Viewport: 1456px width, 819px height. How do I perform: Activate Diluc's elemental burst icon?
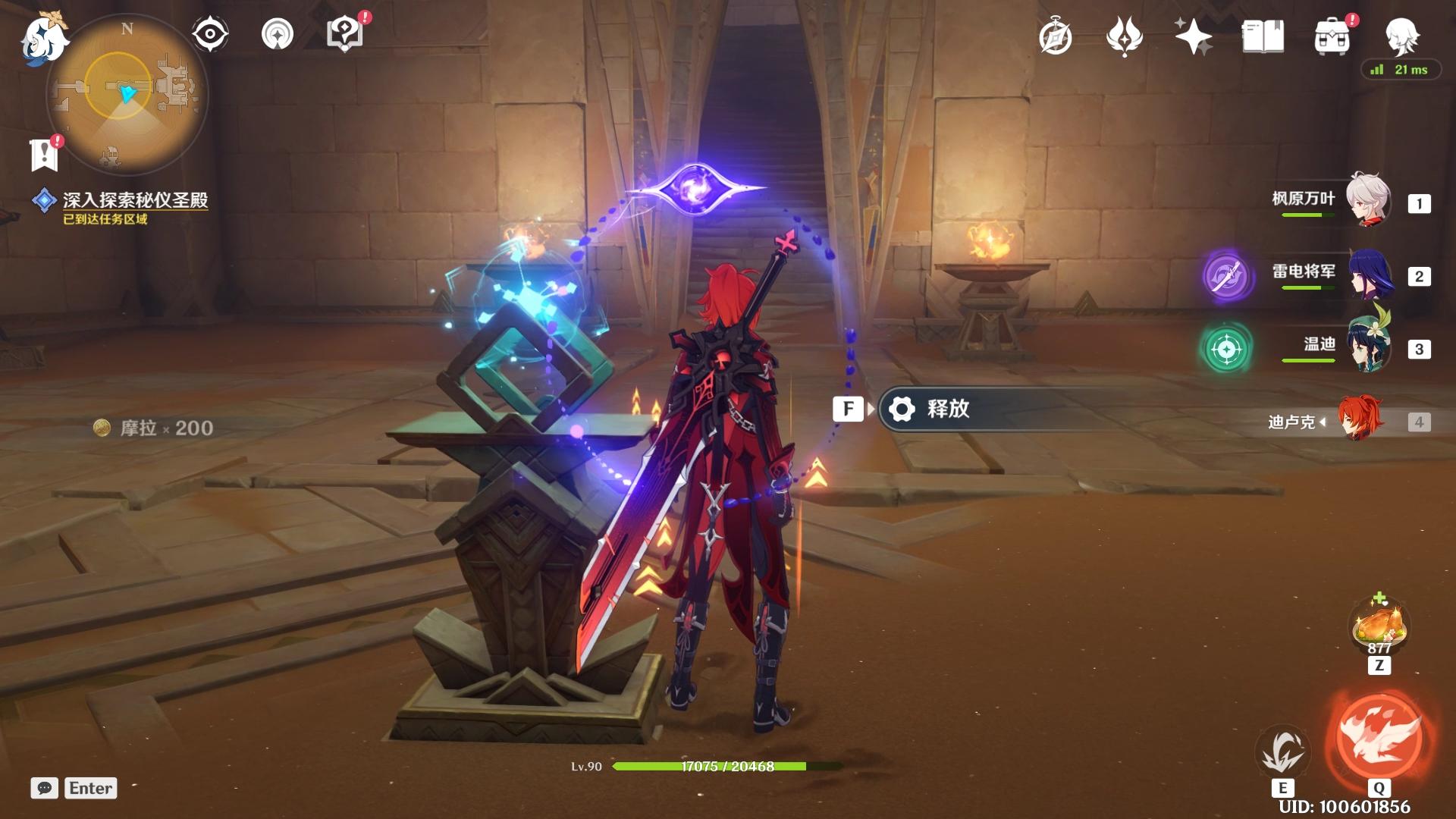click(x=1379, y=736)
